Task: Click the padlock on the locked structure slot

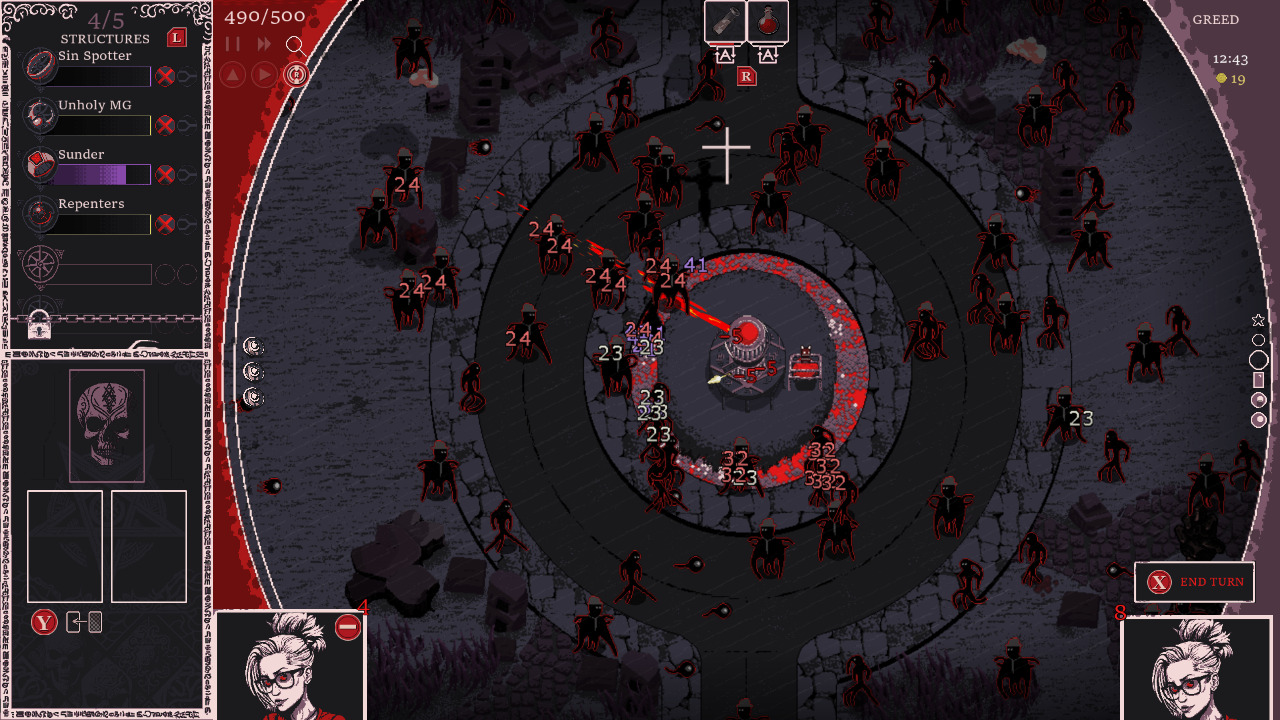Action: [39, 324]
